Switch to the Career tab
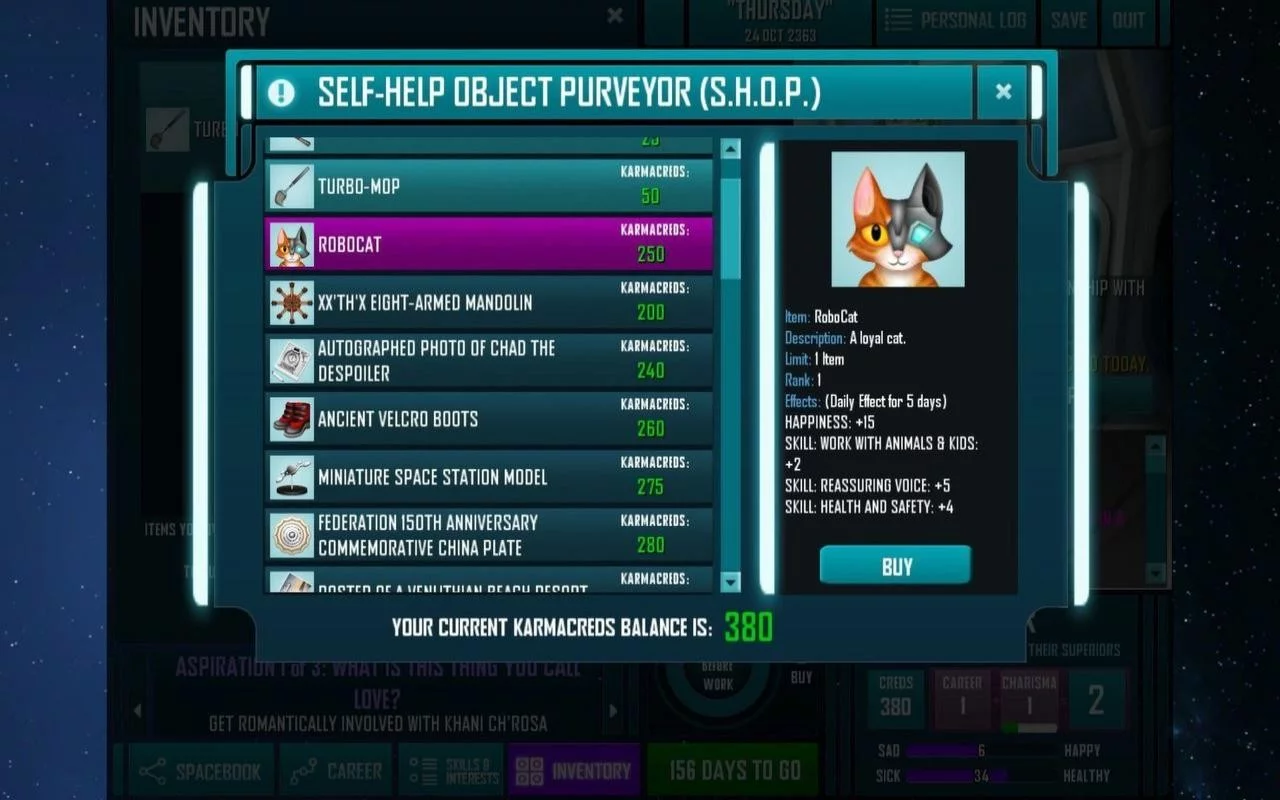Image resolution: width=1280 pixels, height=800 pixels. pyautogui.click(x=336, y=771)
